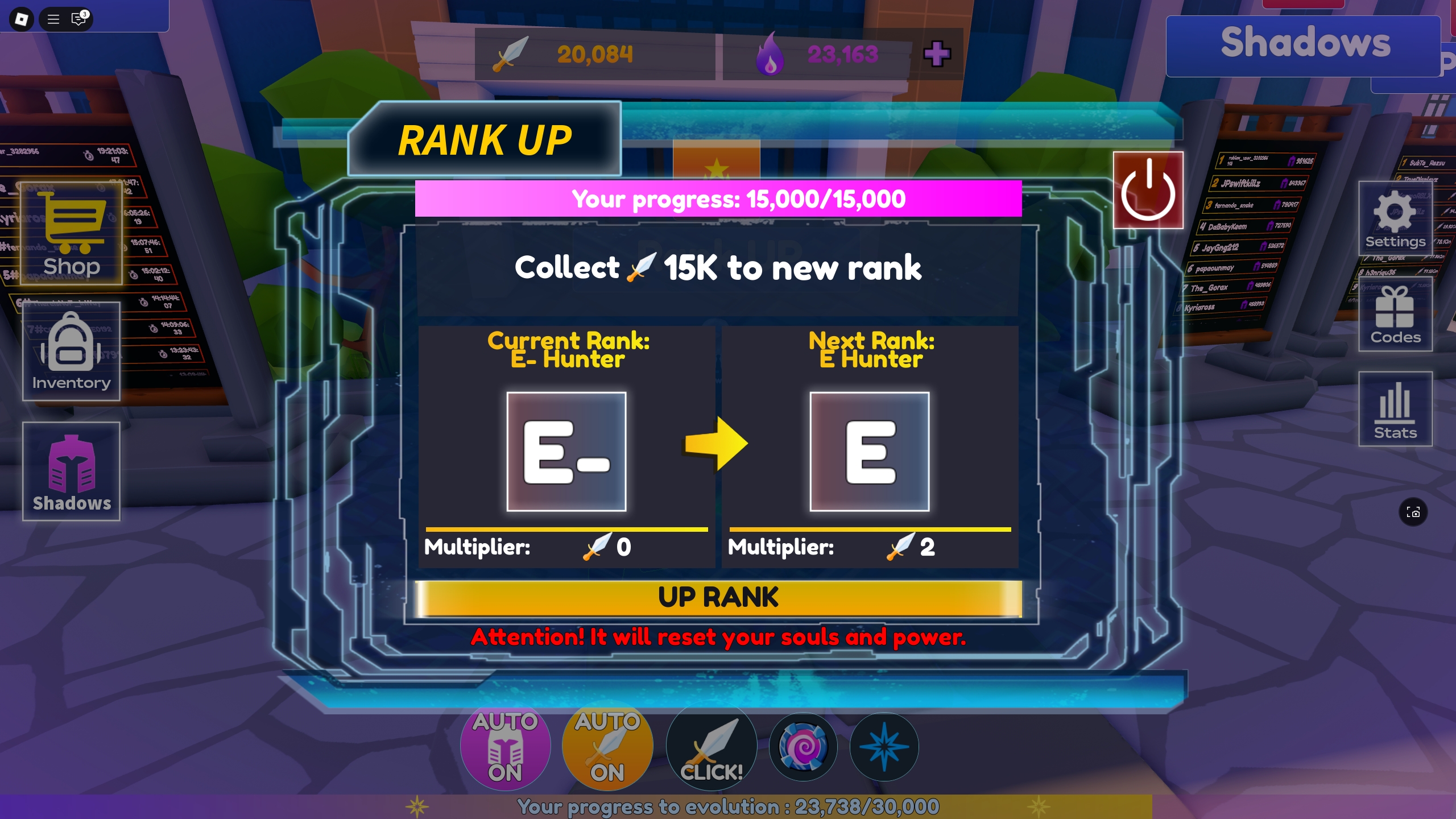The image size is (1456, 819).
Task: Click the pink rank progress bar
Action: (x=718, y=198)
